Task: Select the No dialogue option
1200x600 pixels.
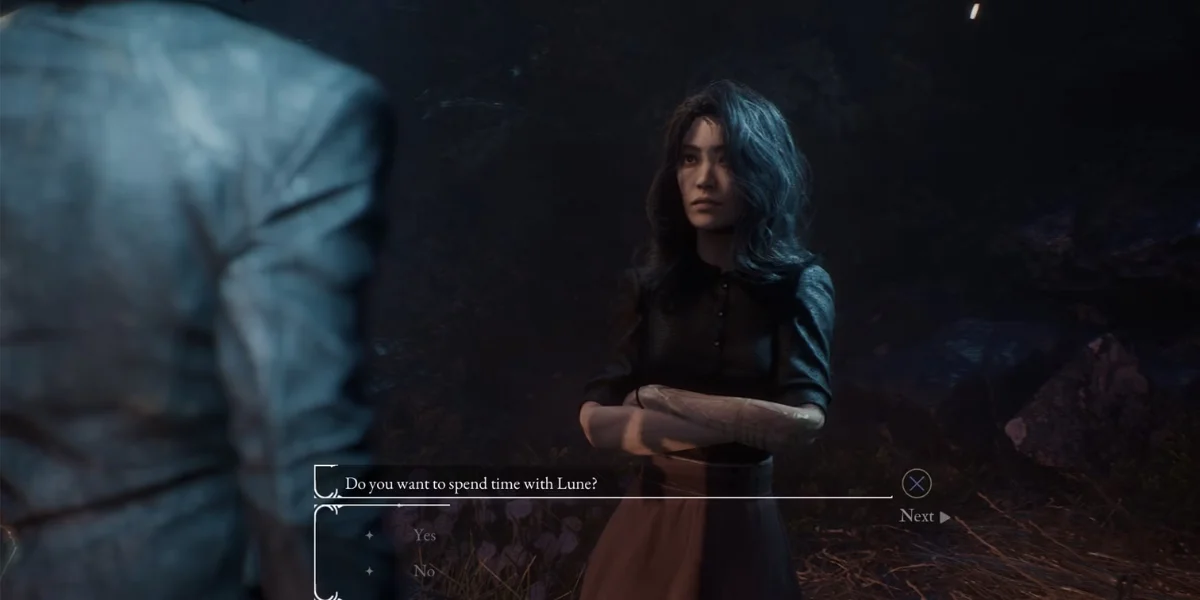Action: (x=424, y=571)
